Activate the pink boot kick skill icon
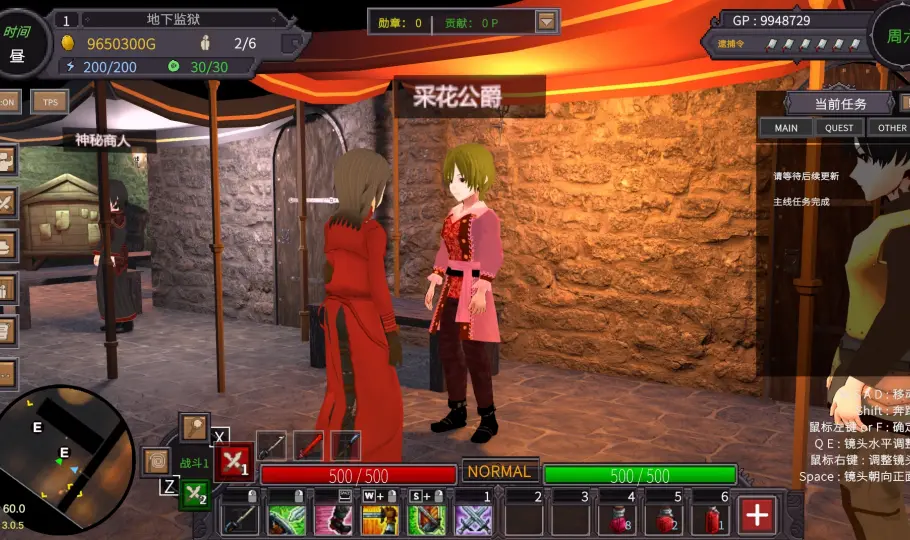Screen dimensions: 910x540 tap(333, 519)
